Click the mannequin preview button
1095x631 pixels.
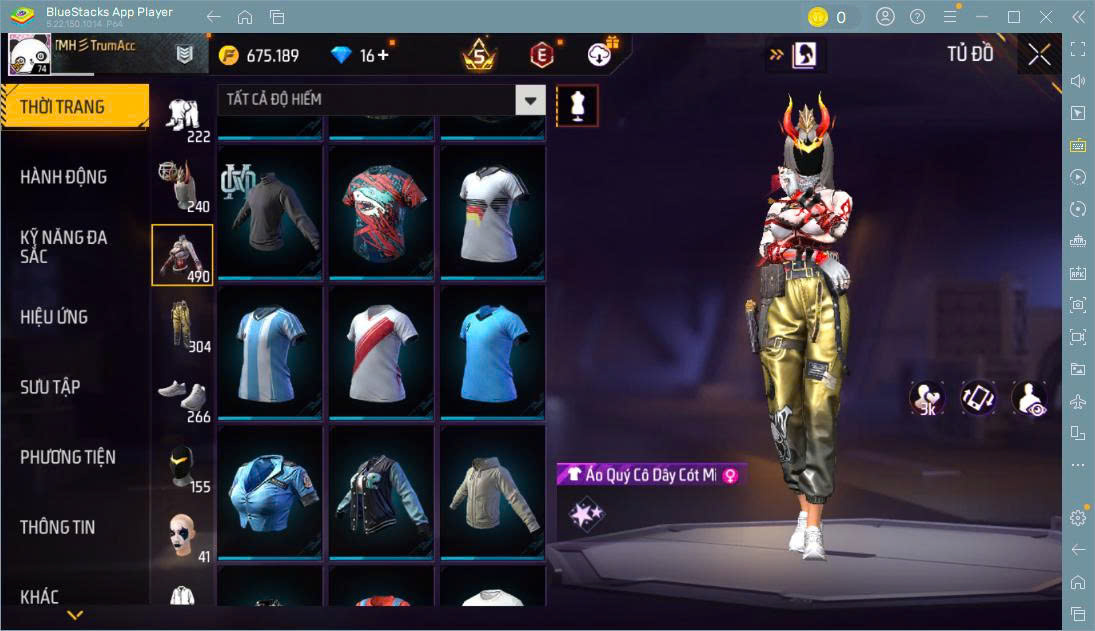coord(577,105)
